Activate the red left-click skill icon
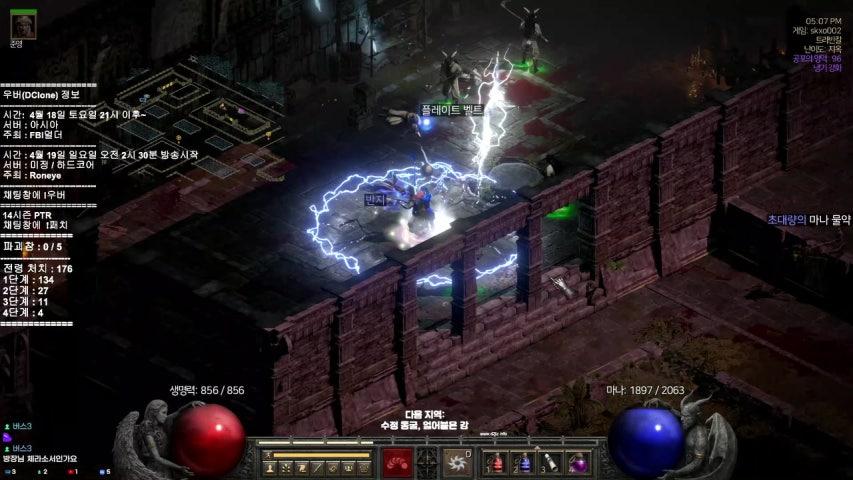Screen dimensions: 853x480 tap(397, 463)
